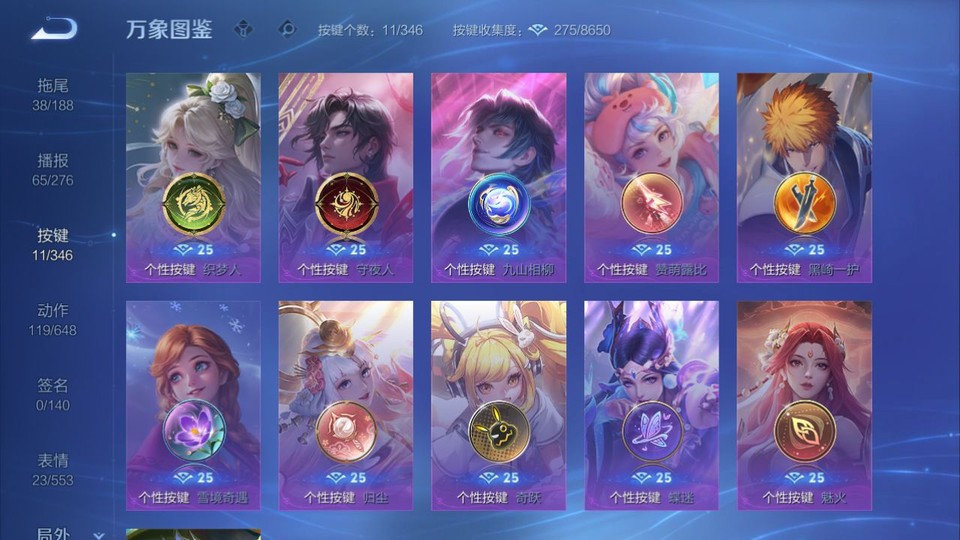Open the 拖尾 category tab
960x540 pixels.
click(x=53, y=94)
